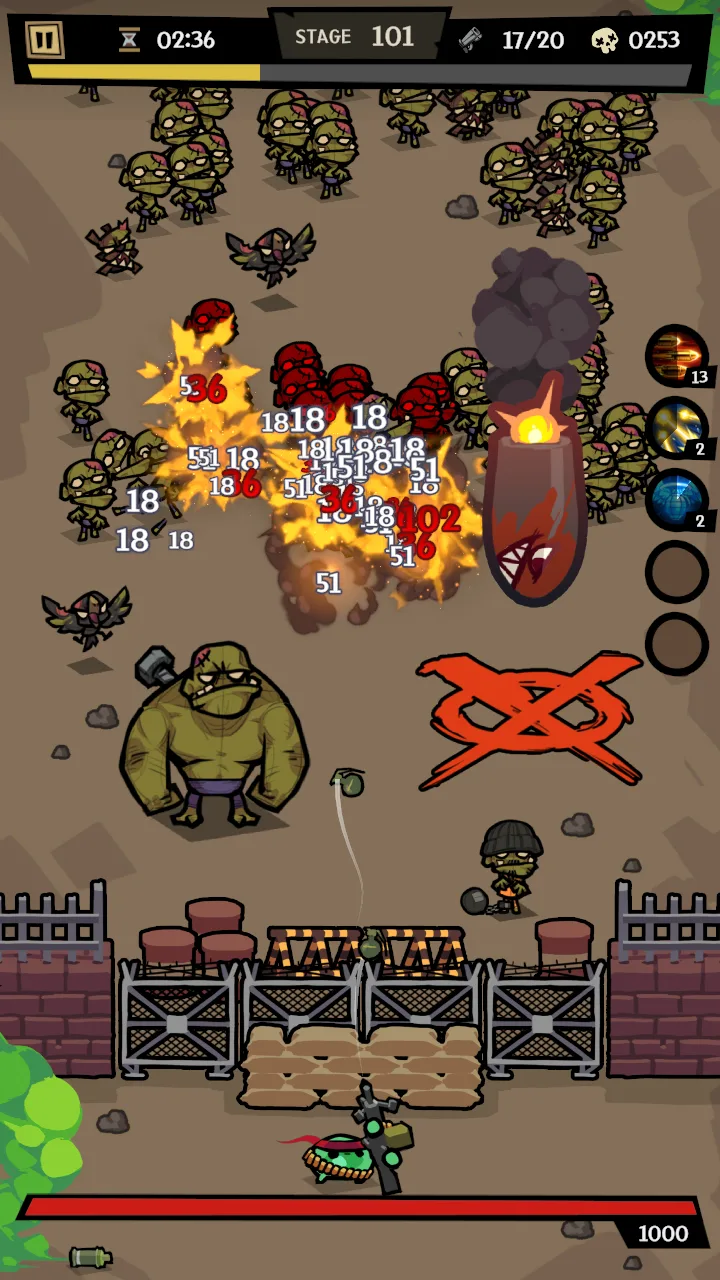Pause the game with the pause button

click(x=44, y=40)
